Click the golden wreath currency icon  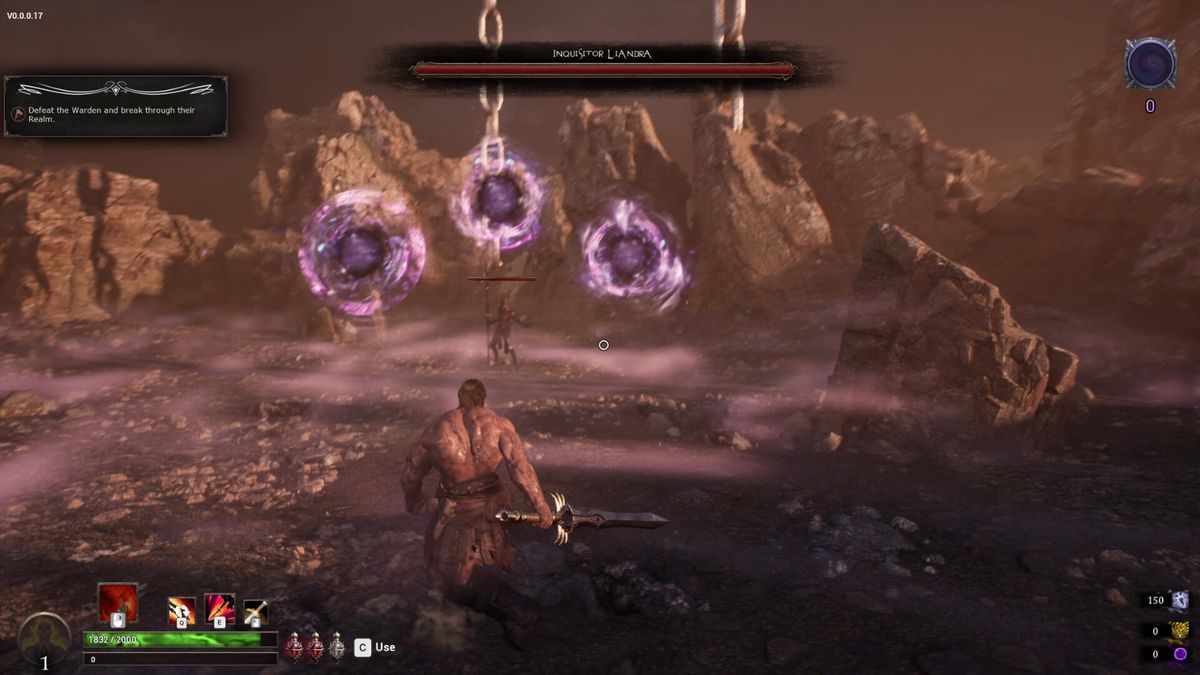pos(1180,630)
